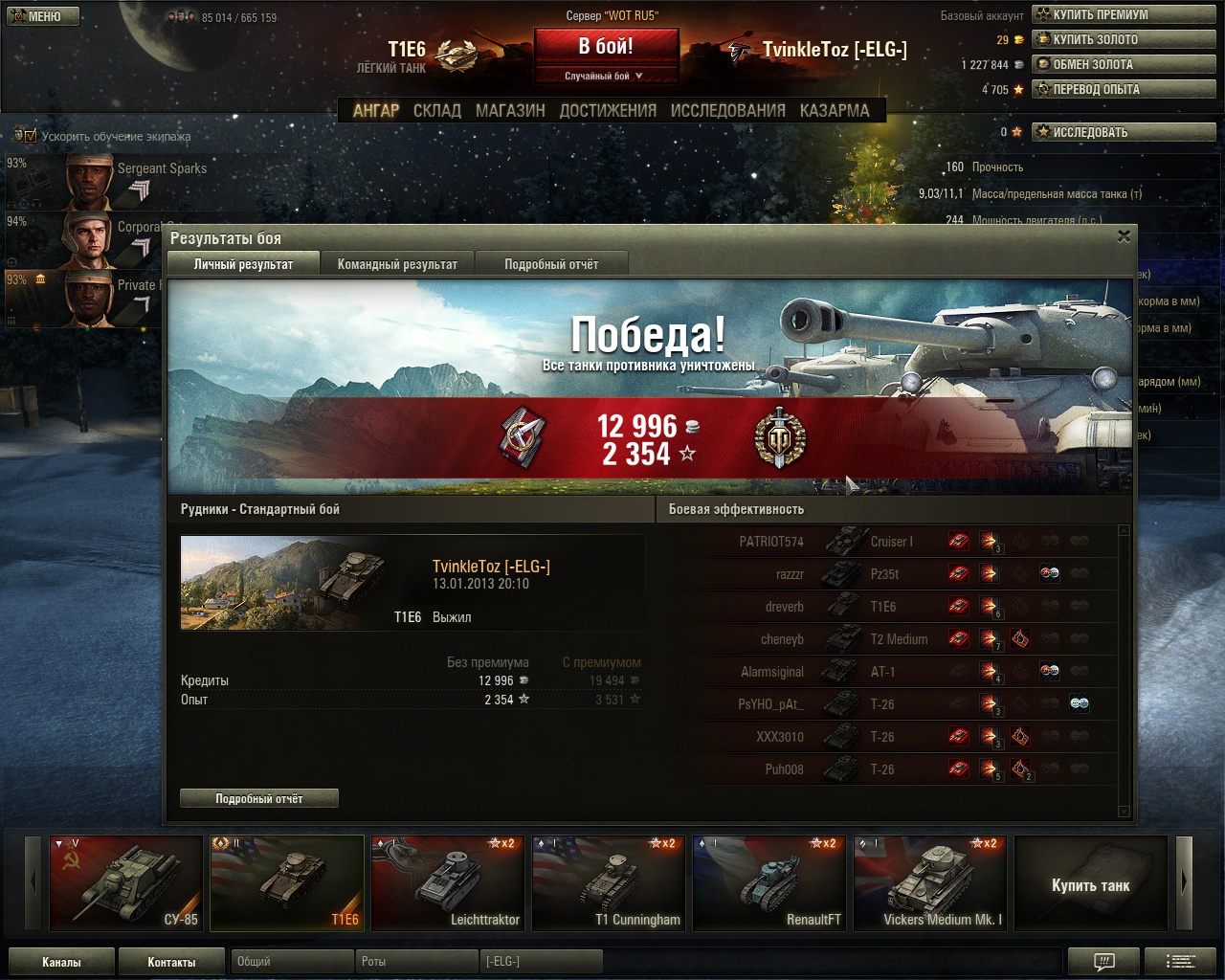Open the Магазин section
Image resolution: width=1225 pixels, height=980 pixels.
point(510,111)
